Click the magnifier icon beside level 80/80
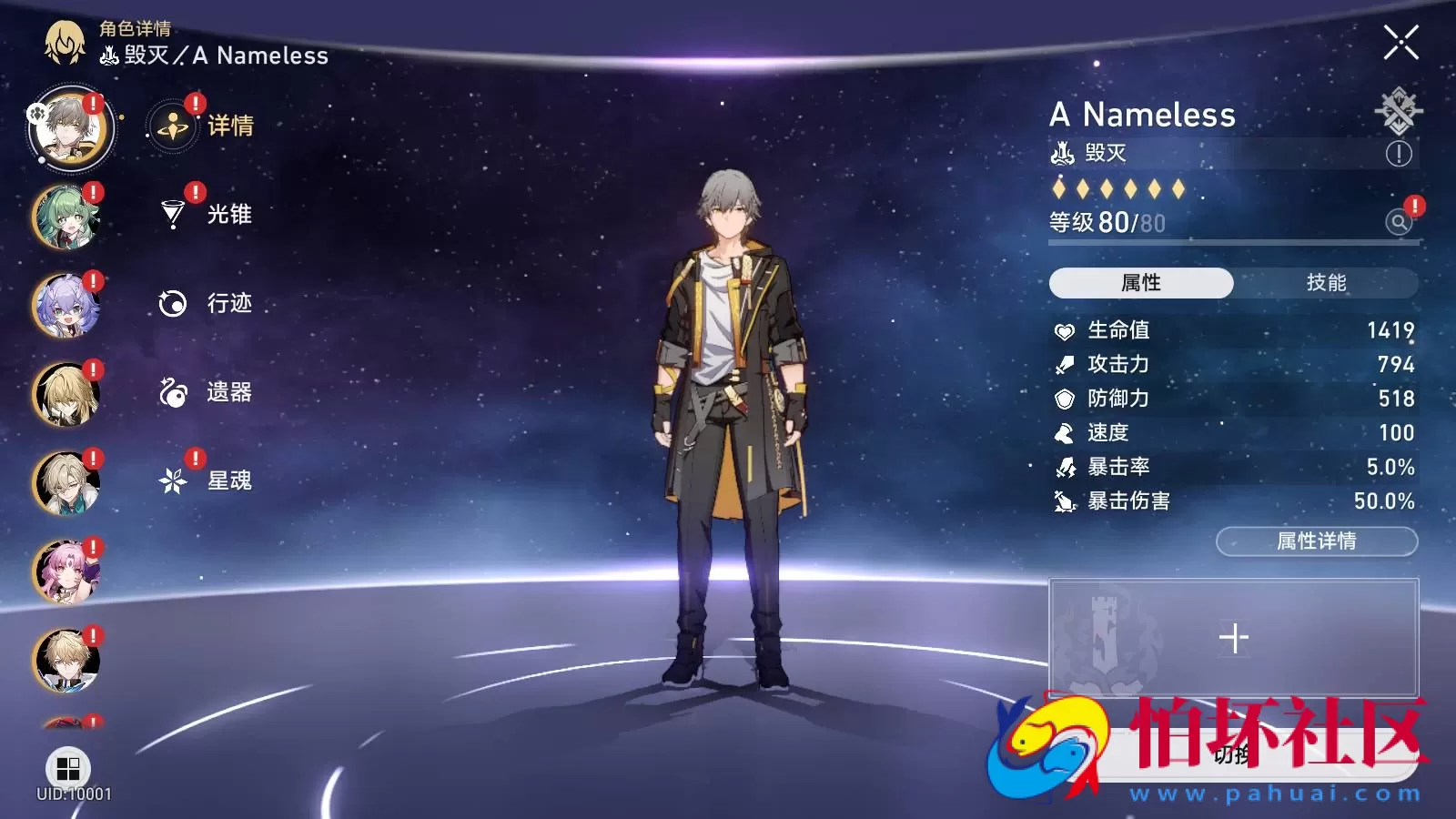 pos(1399,221)
